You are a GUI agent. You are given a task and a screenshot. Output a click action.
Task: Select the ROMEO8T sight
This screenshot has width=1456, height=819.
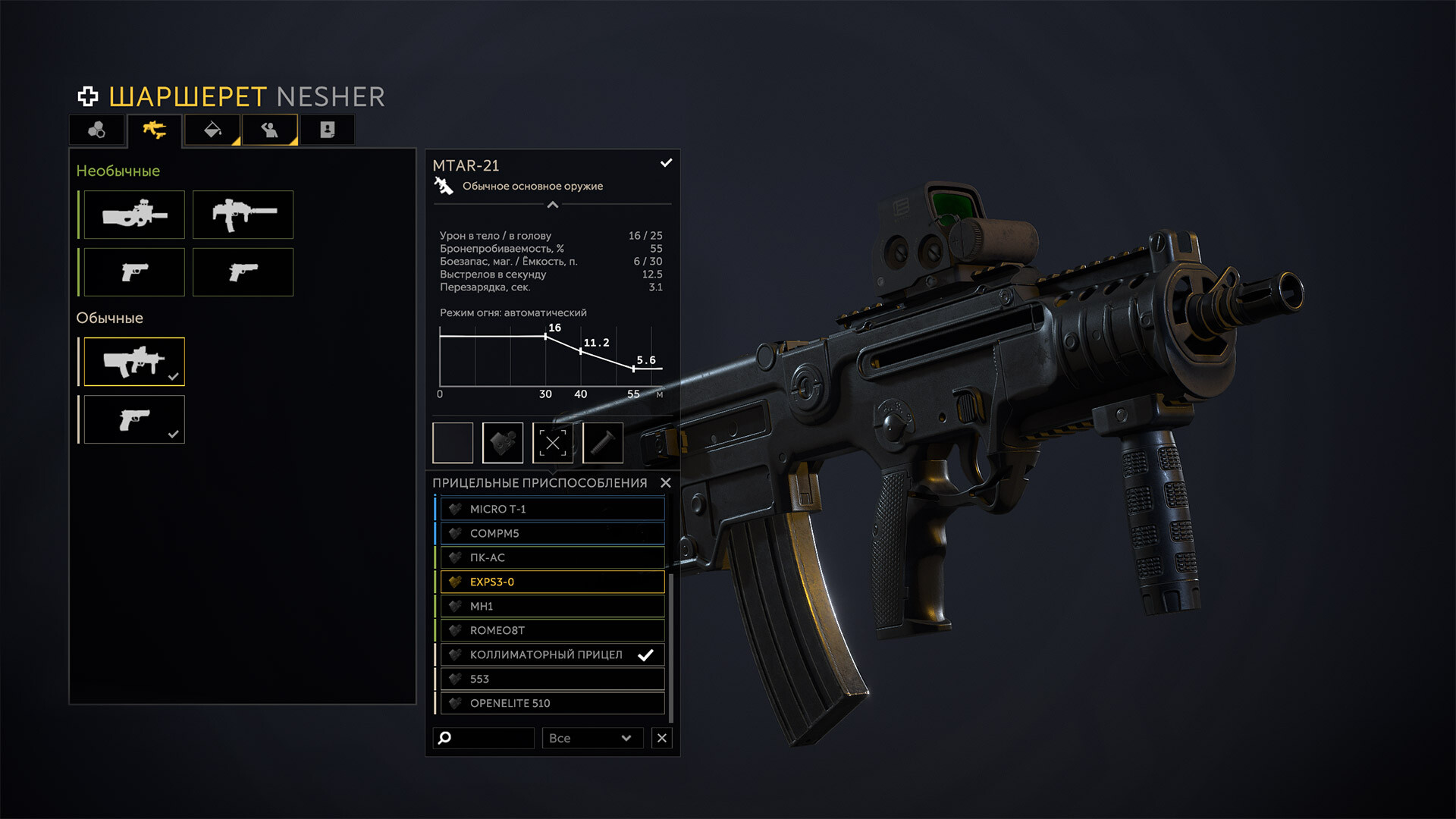(x=552, y=630)
